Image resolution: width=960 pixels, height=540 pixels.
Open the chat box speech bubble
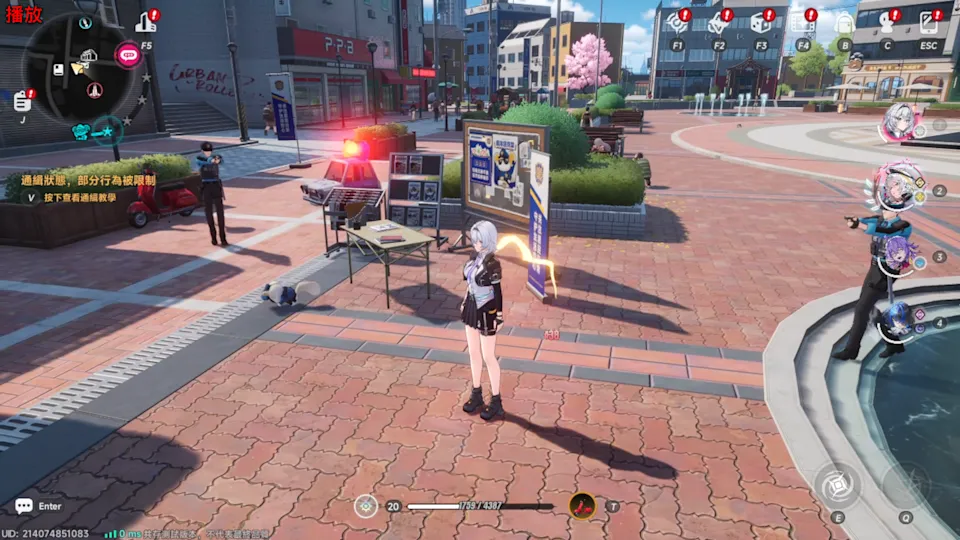click(24, 507)
